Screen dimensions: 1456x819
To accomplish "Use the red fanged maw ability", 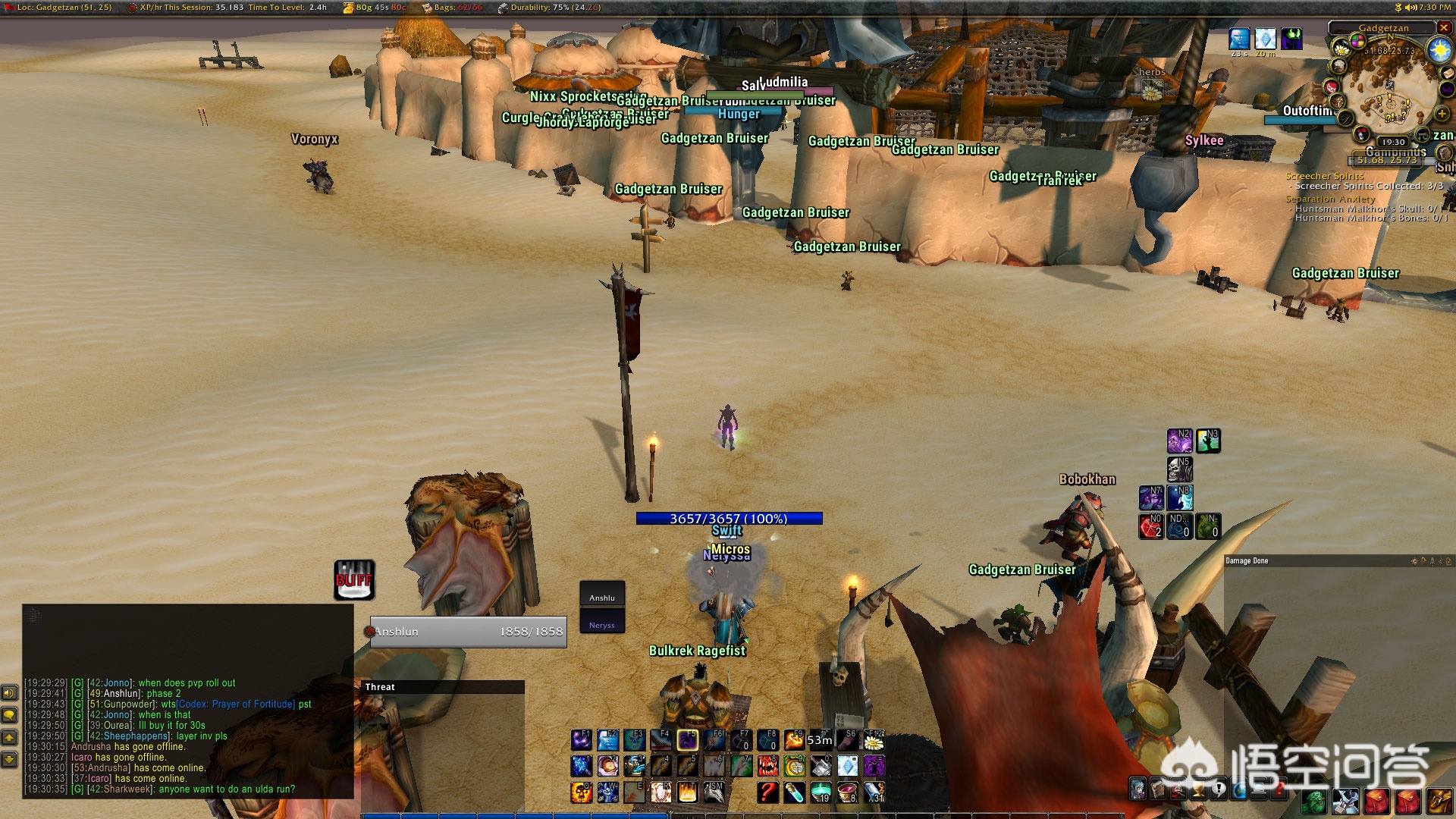I will 768,766.
